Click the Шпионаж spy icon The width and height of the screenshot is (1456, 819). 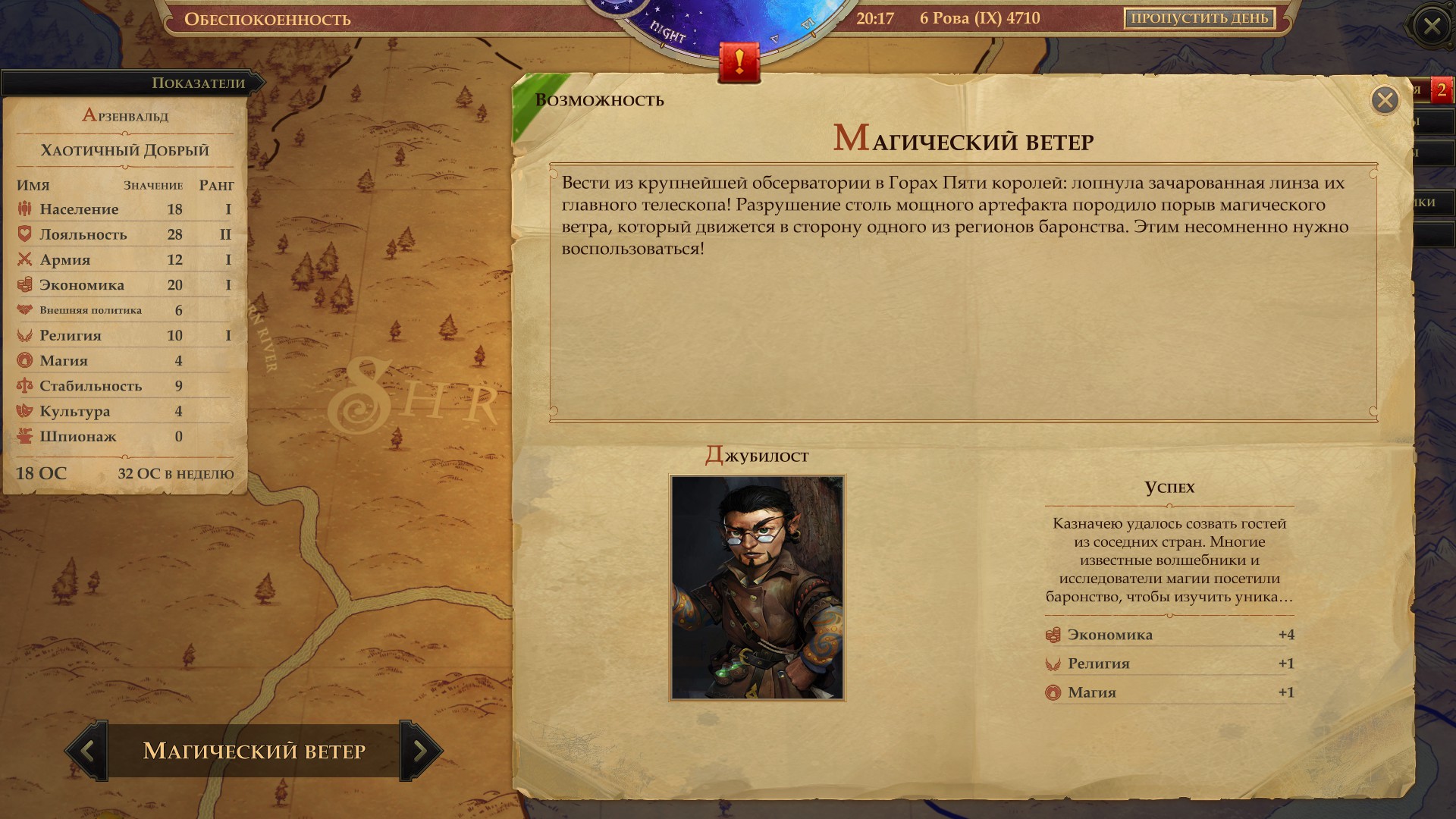24,437
